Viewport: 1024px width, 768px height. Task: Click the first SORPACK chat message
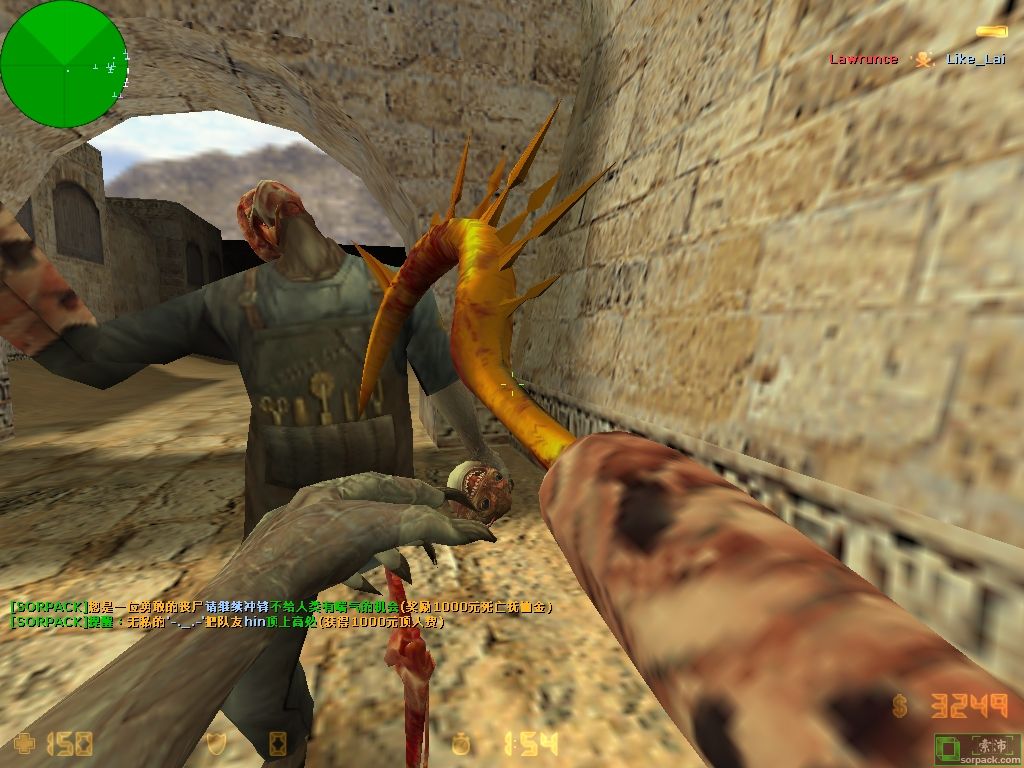[281, 607]
